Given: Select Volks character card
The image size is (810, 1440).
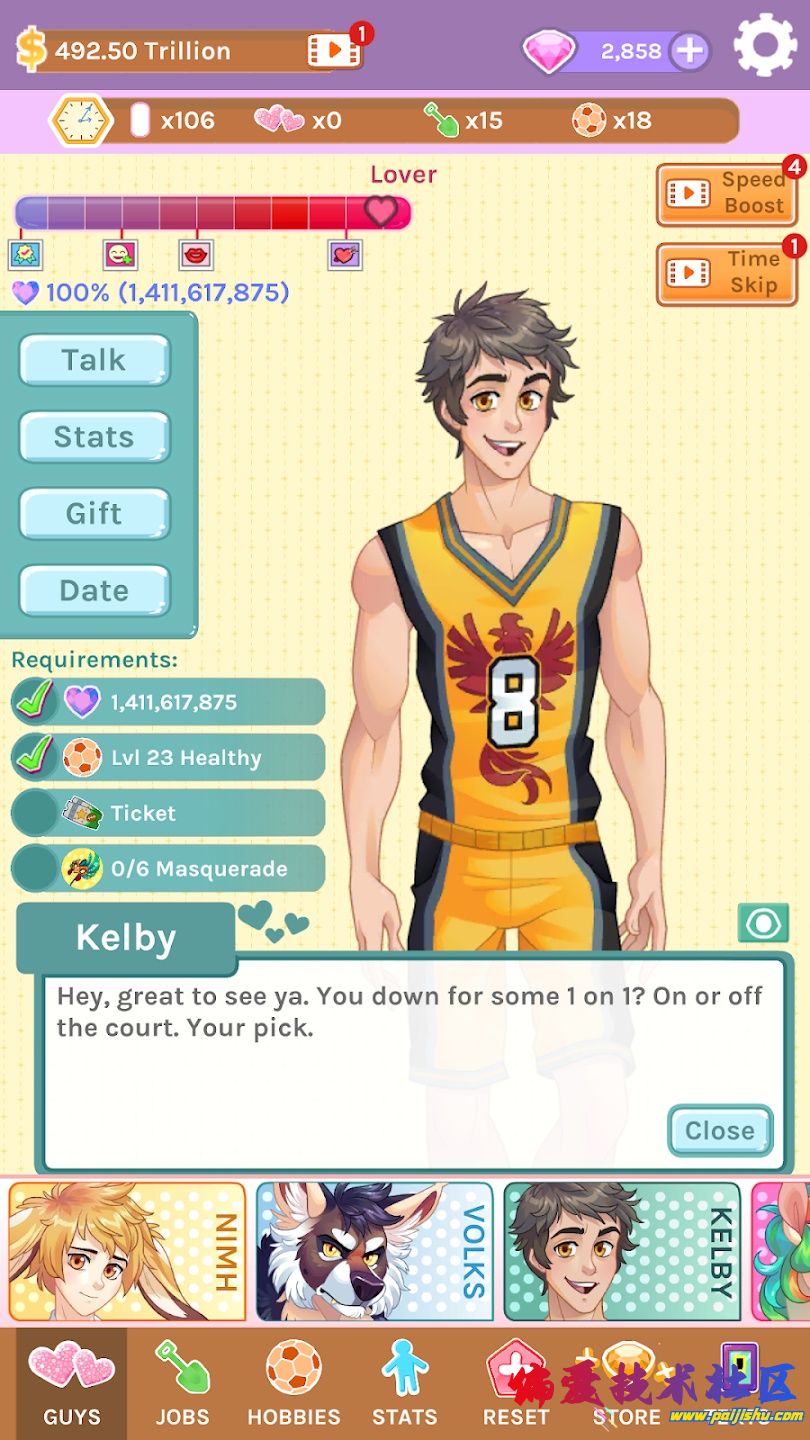Looking at the screenshot, I should pos(375,1252).
